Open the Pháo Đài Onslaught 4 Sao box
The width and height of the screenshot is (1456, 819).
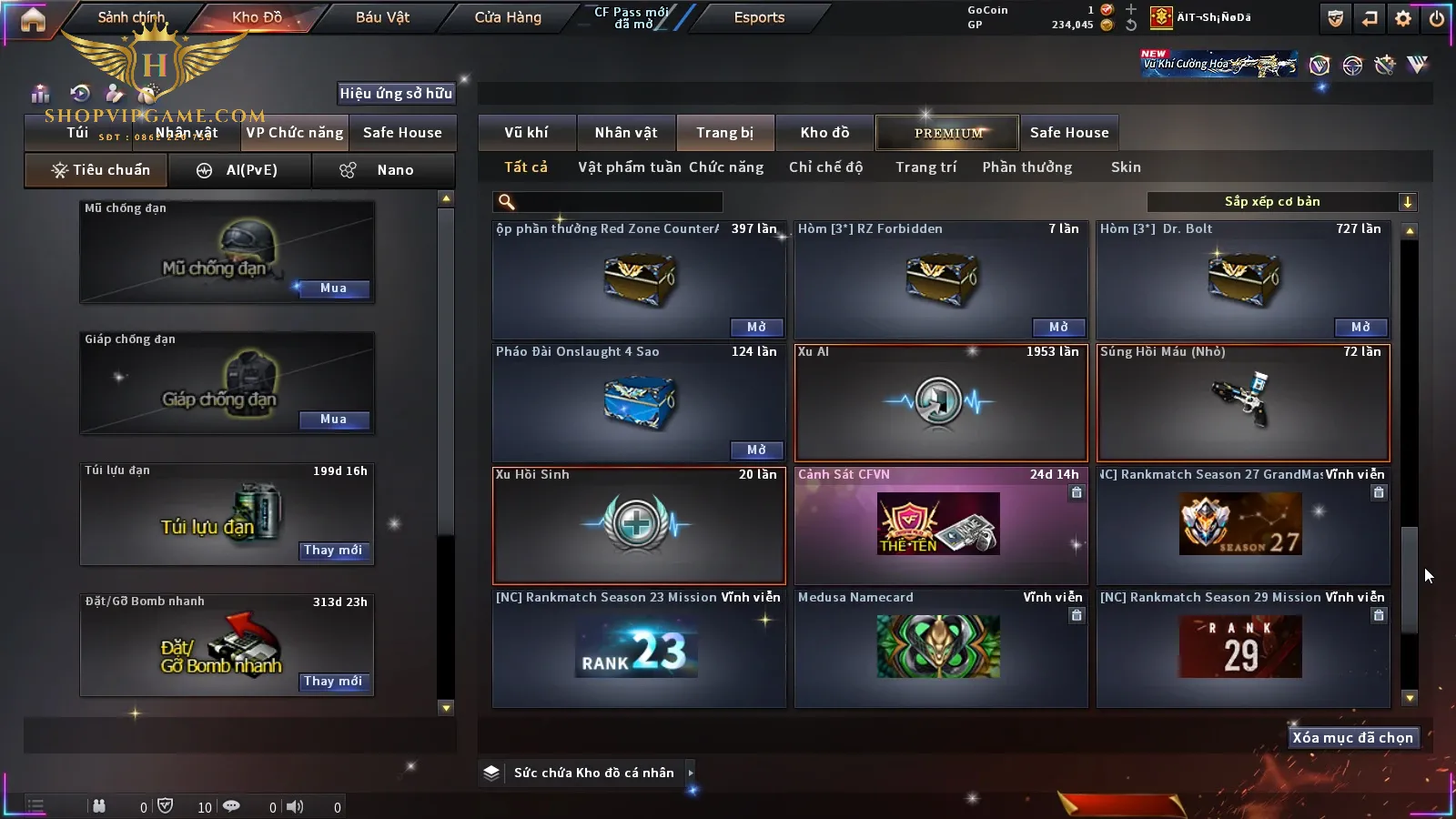click(x=756, y=450)
